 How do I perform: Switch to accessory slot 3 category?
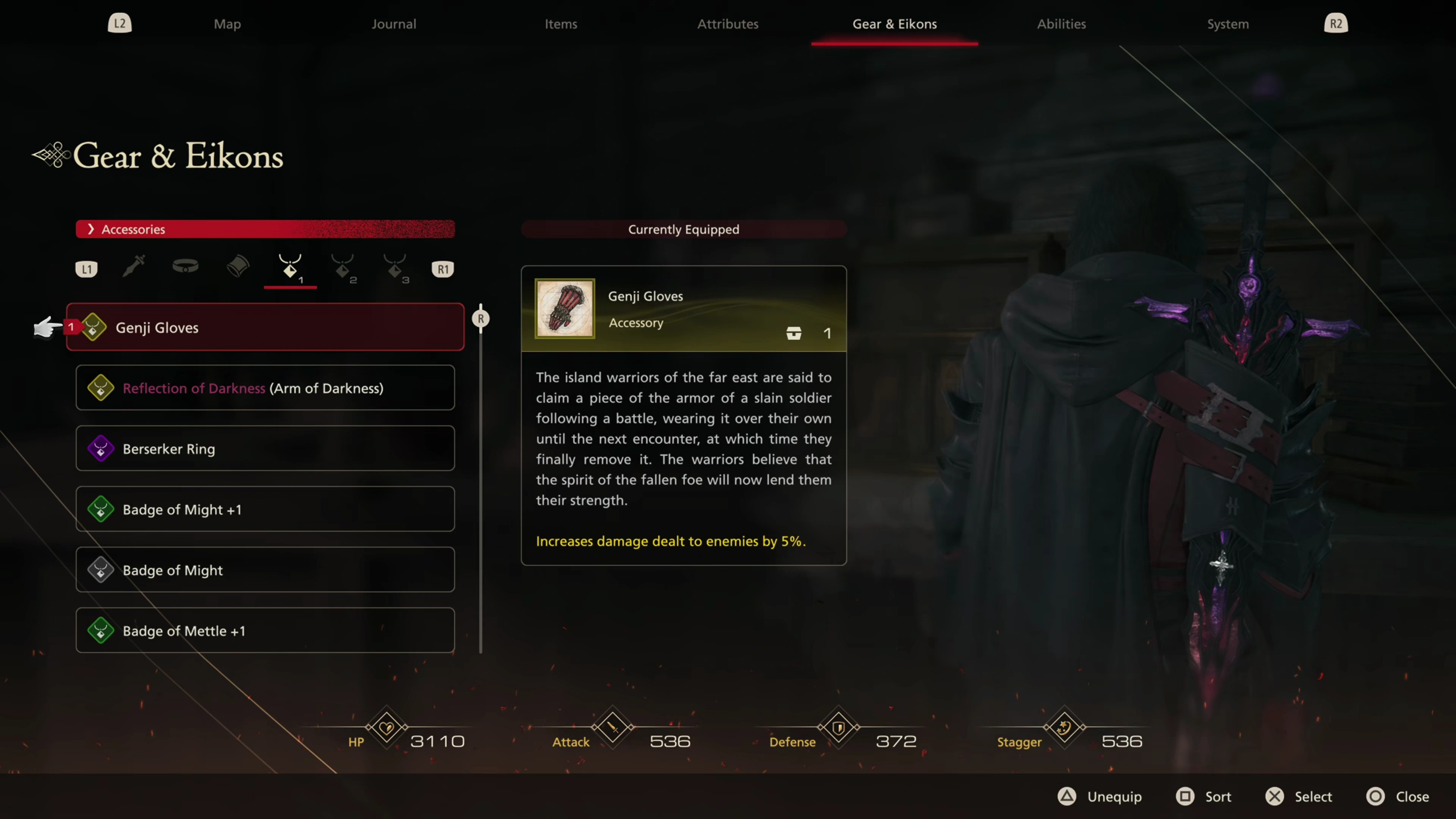tap(395, 267)
